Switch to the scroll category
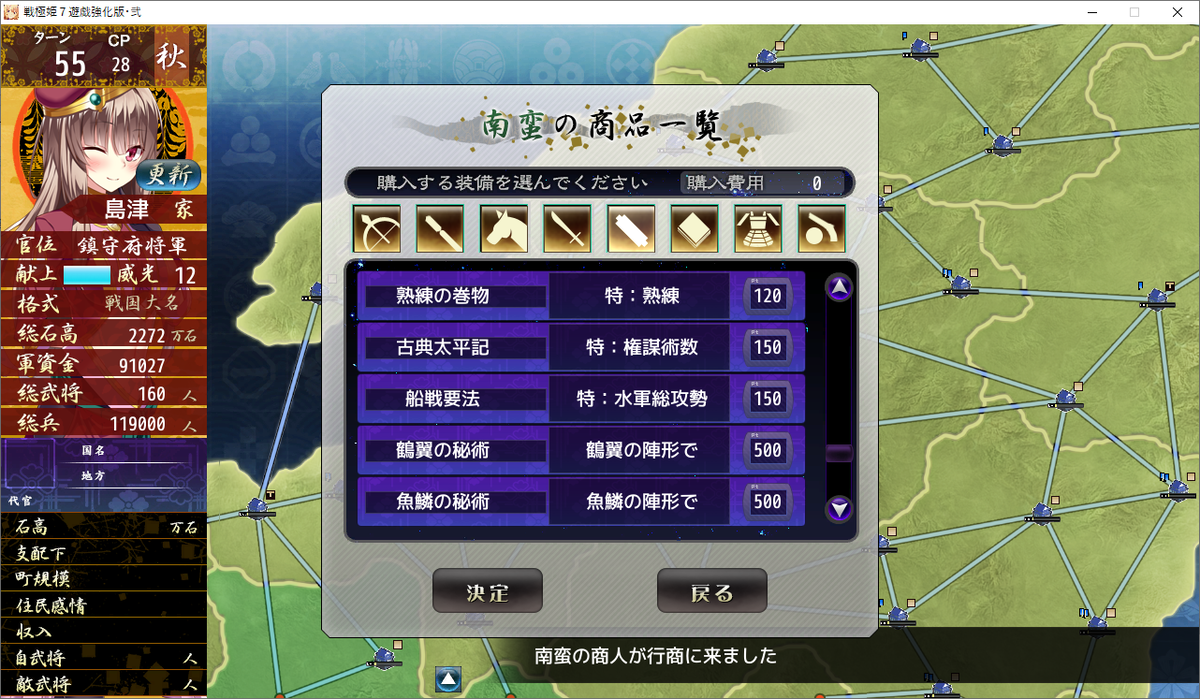The height and width of the screenshot is (699, 1200). click(x=631, y=229)
